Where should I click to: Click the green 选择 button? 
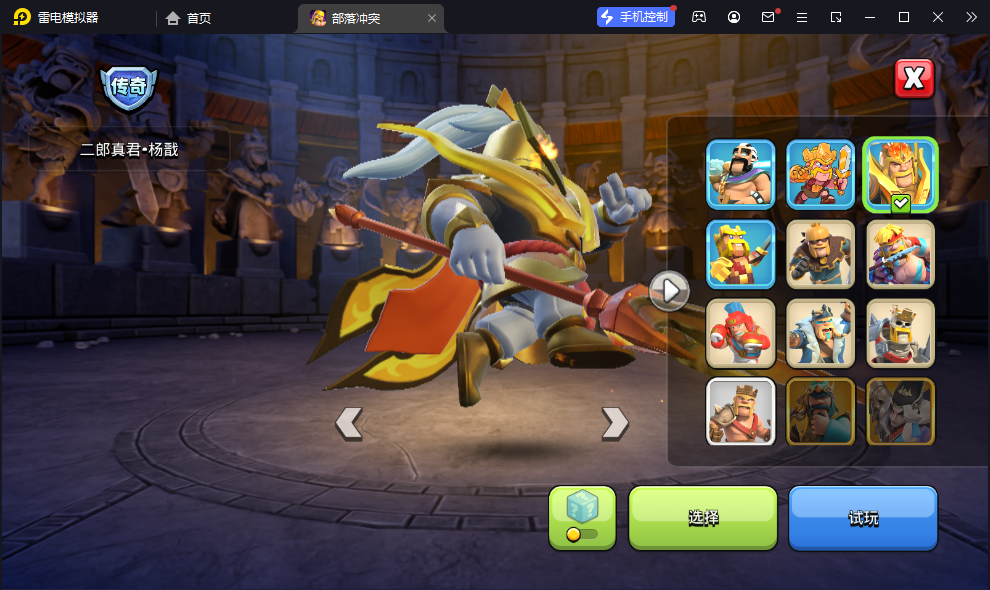[702, 518]
